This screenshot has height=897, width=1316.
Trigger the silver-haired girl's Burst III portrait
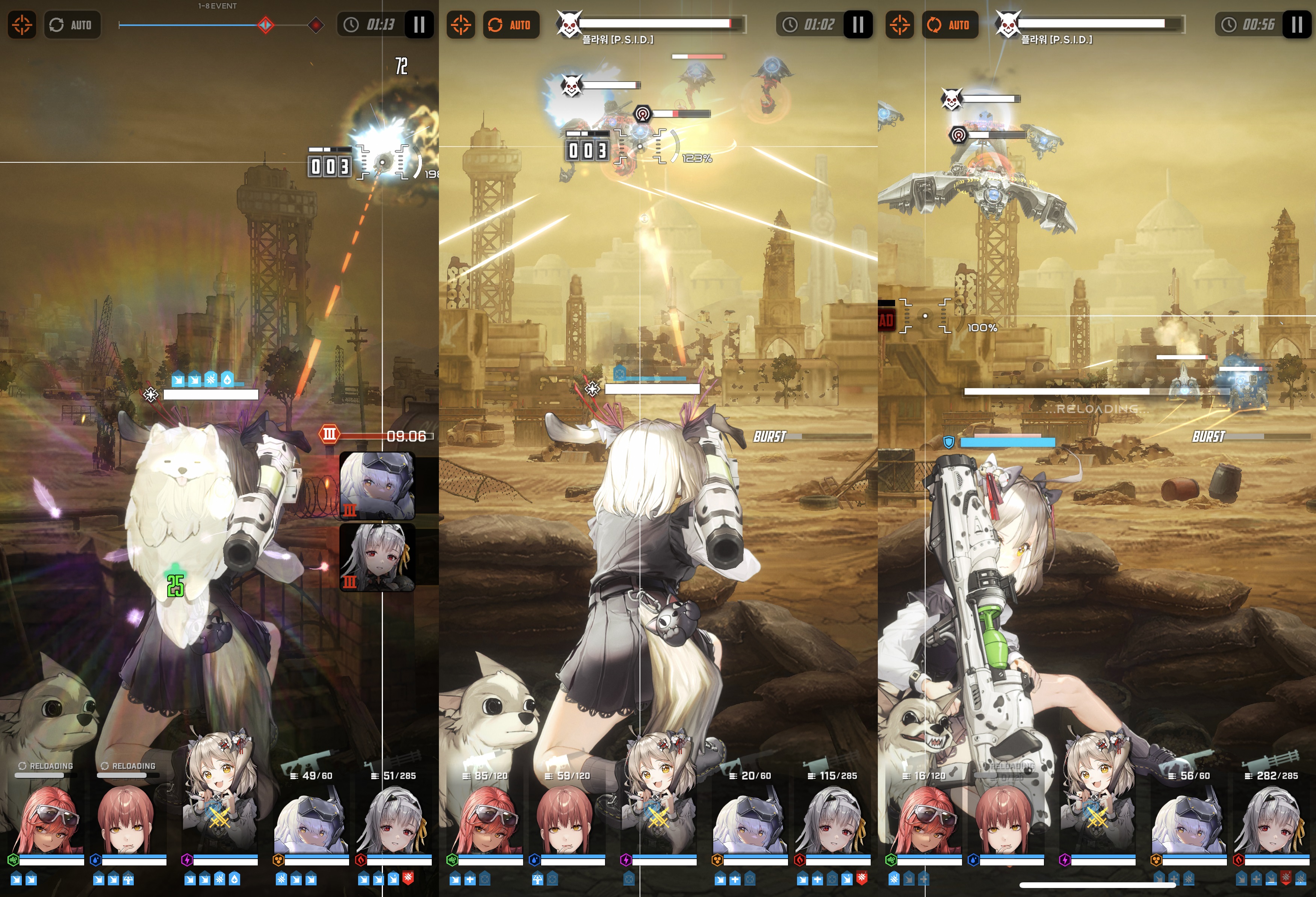click(x=377, y=557)
